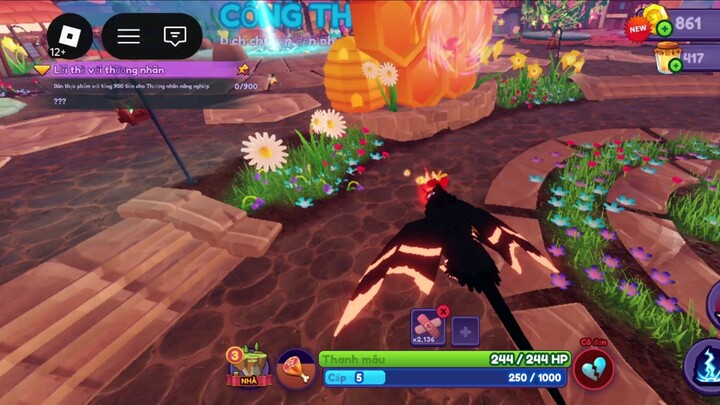Add more honey jars with the plus button
The height and width of the screenshot is (405, 720).
pyautogui.click(x=675, y=65)
